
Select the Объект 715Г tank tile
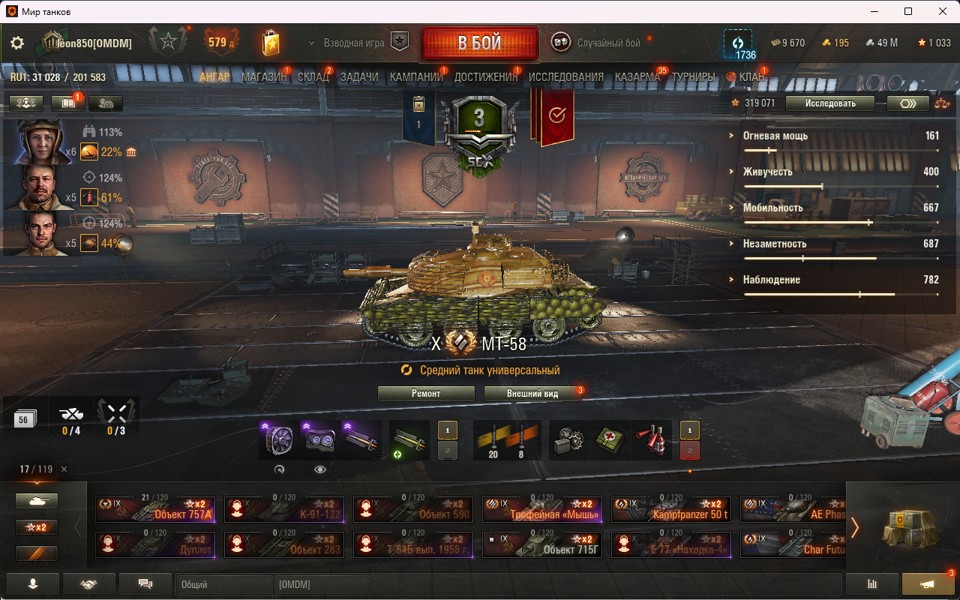[x=543, y=544]
